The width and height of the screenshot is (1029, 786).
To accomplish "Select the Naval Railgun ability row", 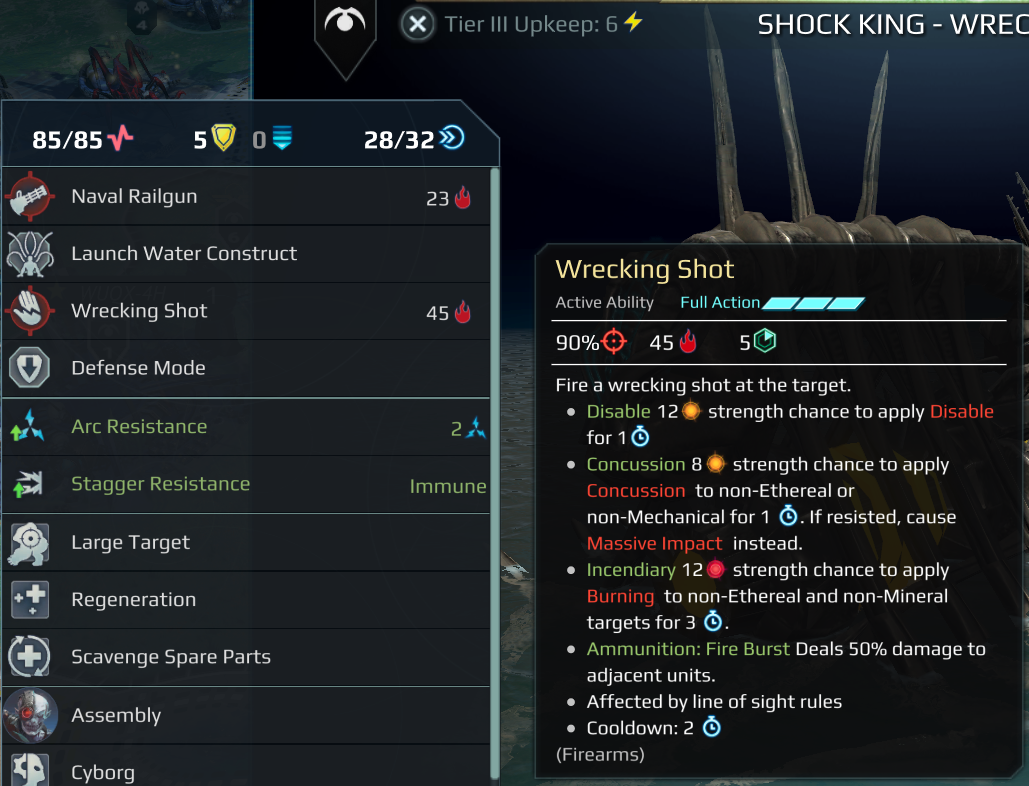I will [240, 197].
